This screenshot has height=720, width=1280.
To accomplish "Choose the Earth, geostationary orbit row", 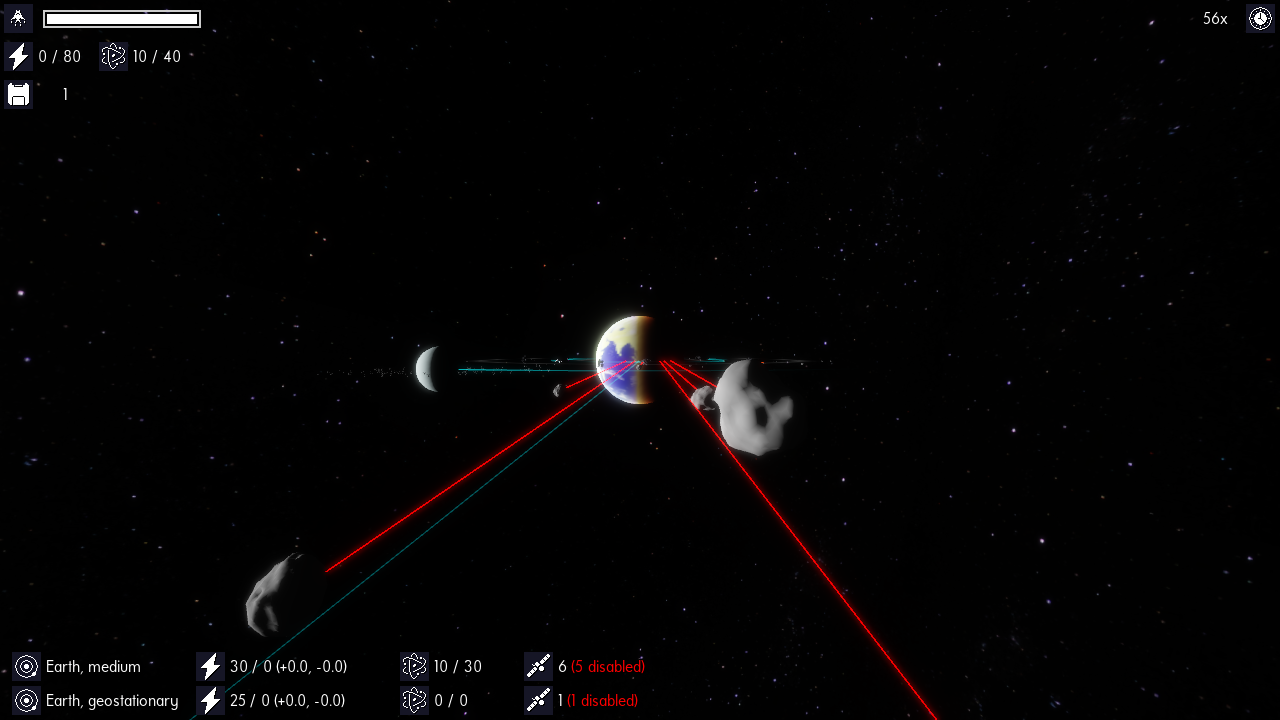I will pos(111,701).
